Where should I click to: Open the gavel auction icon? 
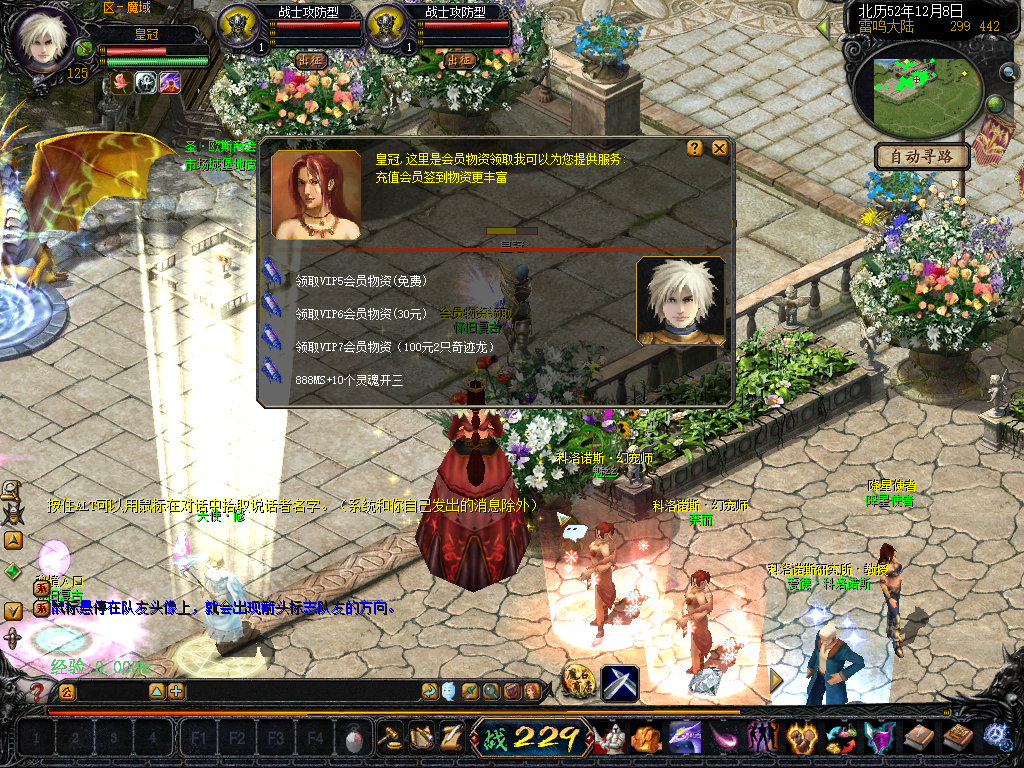tap(390, 738)
